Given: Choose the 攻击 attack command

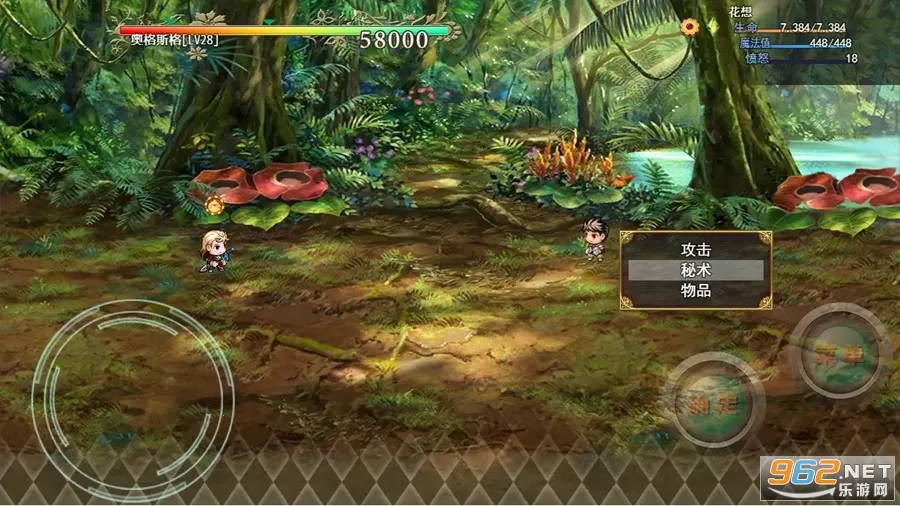Looking at the screenshot, I should [695, 249].
